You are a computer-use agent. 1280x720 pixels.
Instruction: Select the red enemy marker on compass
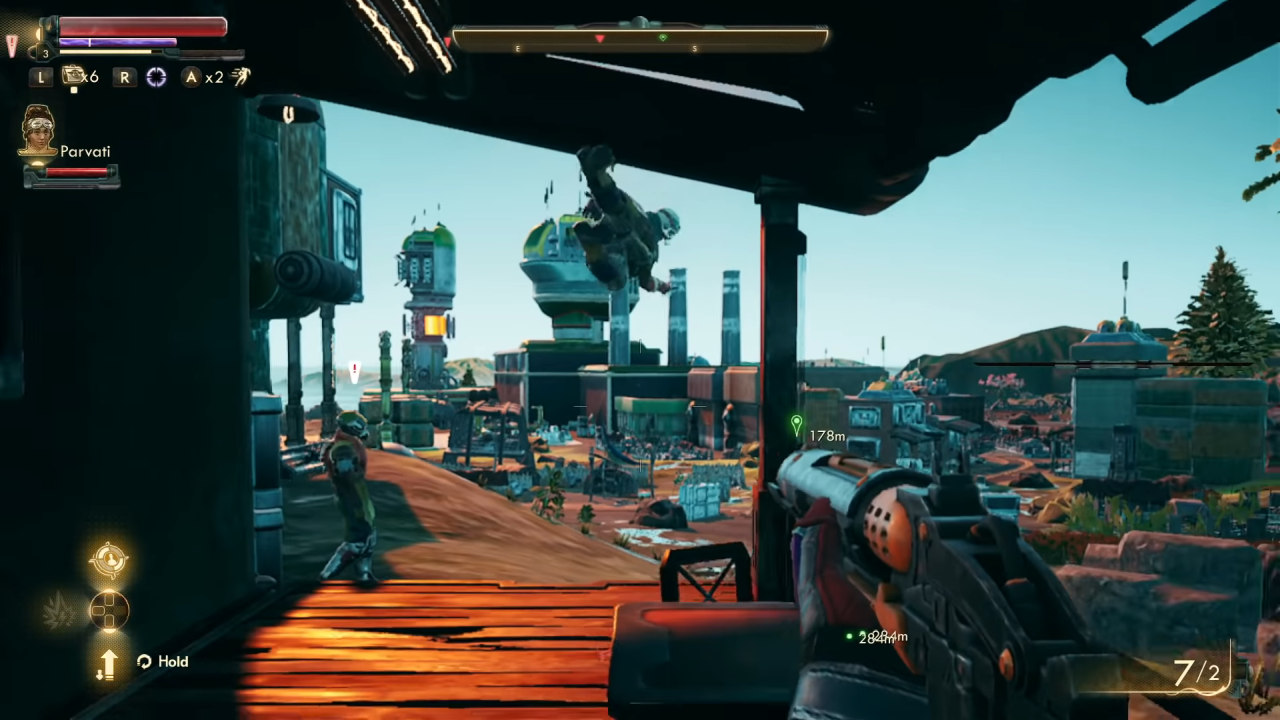click(600, 39)
